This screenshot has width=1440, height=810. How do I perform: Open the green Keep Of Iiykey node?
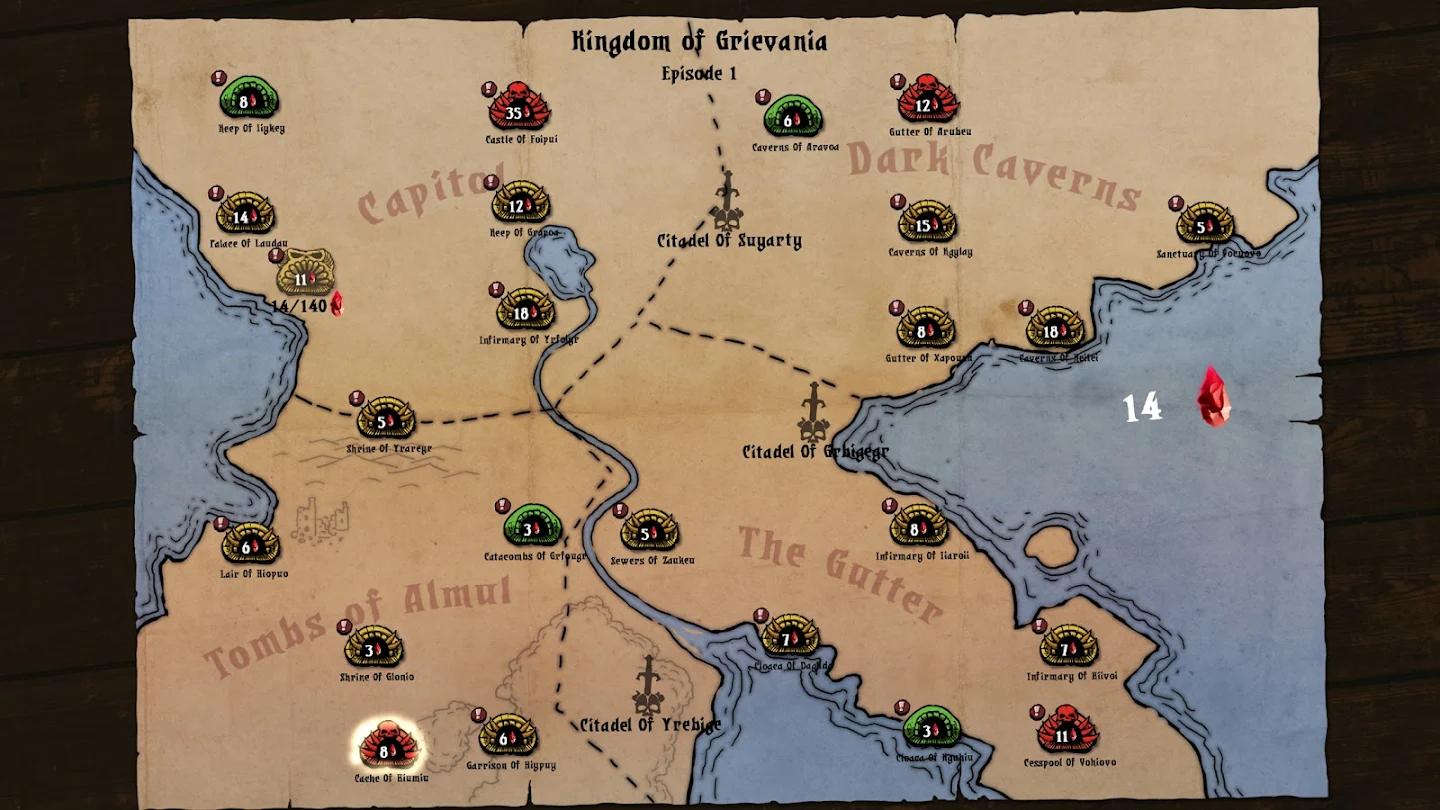(x=249, y=100)
